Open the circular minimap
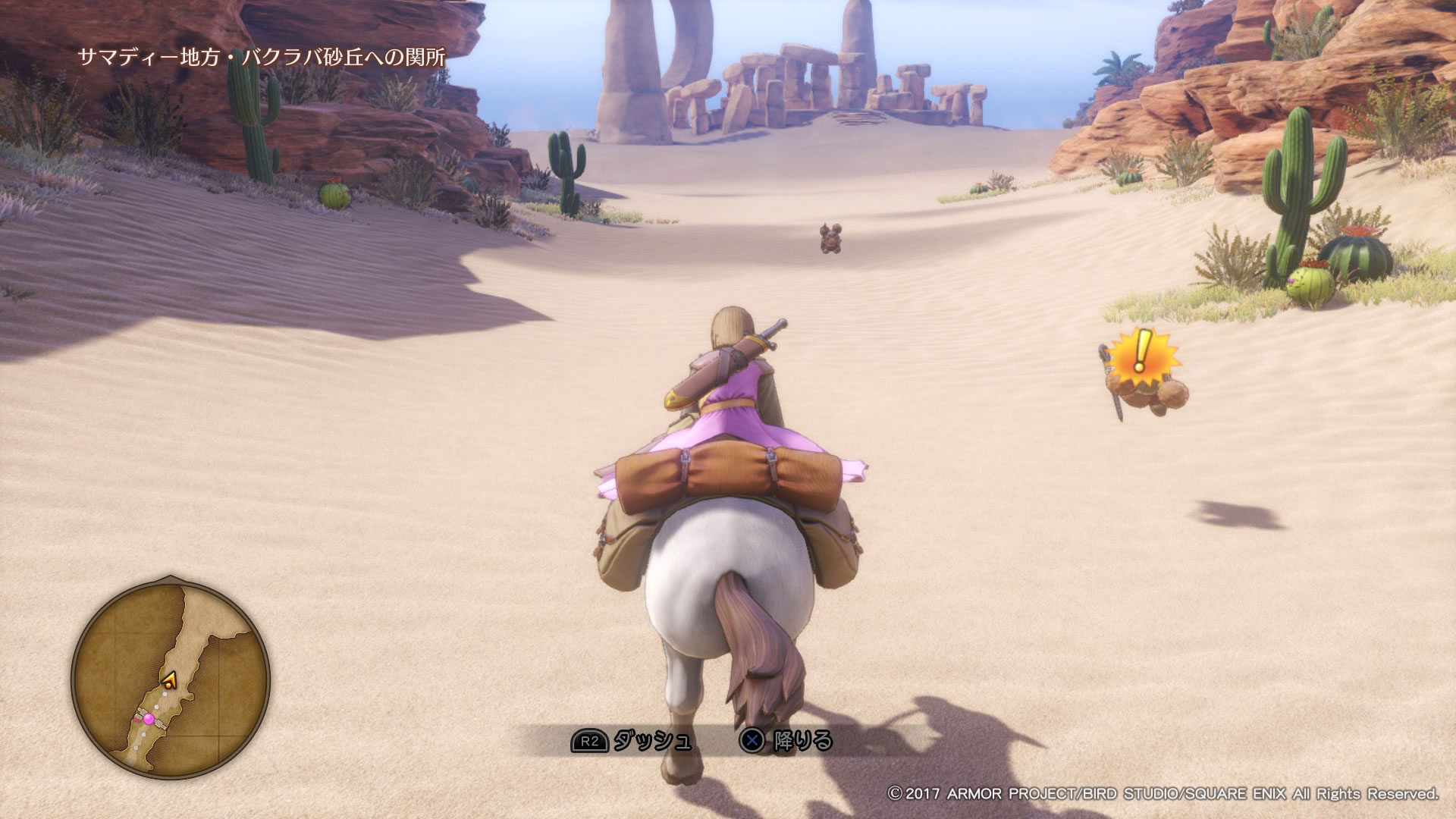1456x819 pixels. (171, 679)
